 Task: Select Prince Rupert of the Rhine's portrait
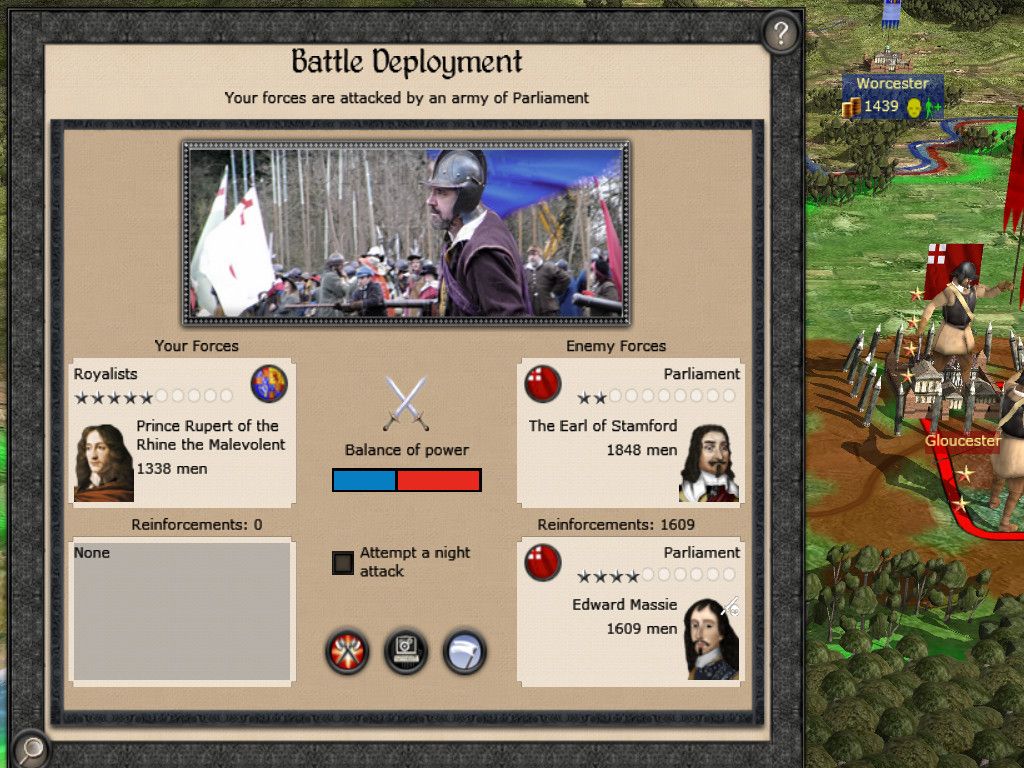coord(103,463)
